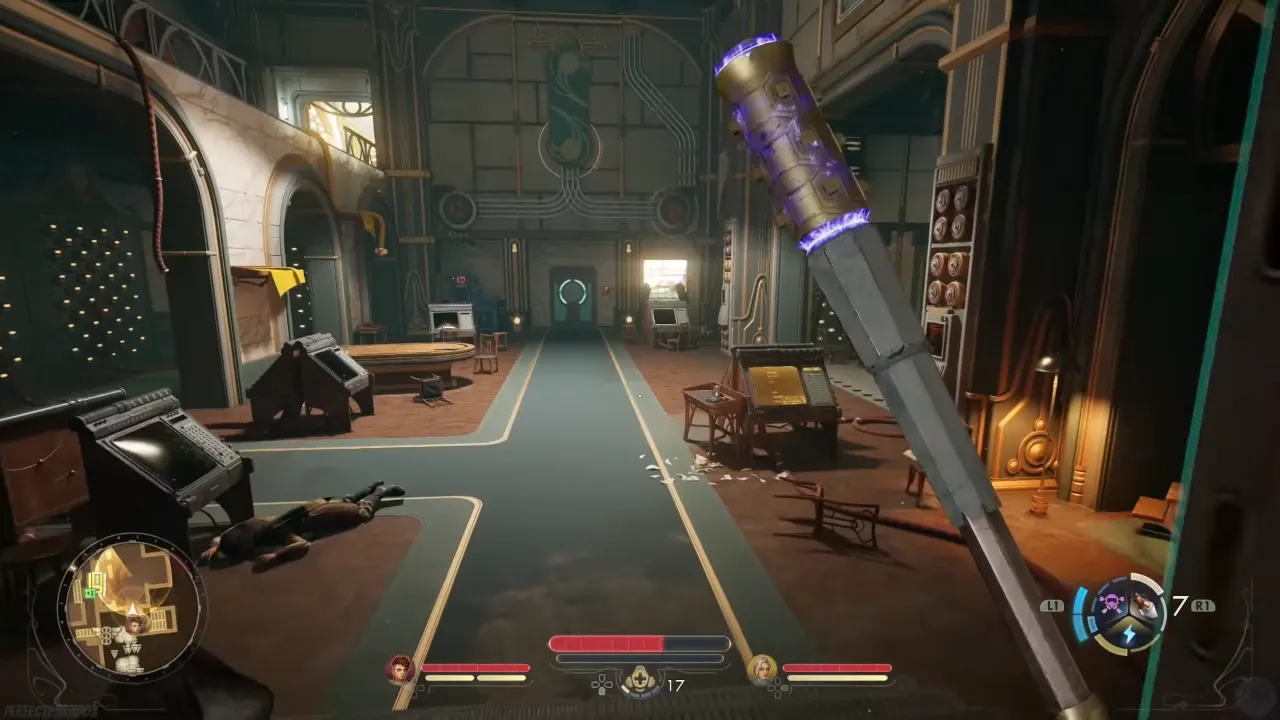Click the ammo count showing 7
Viewport: 1280px width, 720px height.
coord(1181,604)
